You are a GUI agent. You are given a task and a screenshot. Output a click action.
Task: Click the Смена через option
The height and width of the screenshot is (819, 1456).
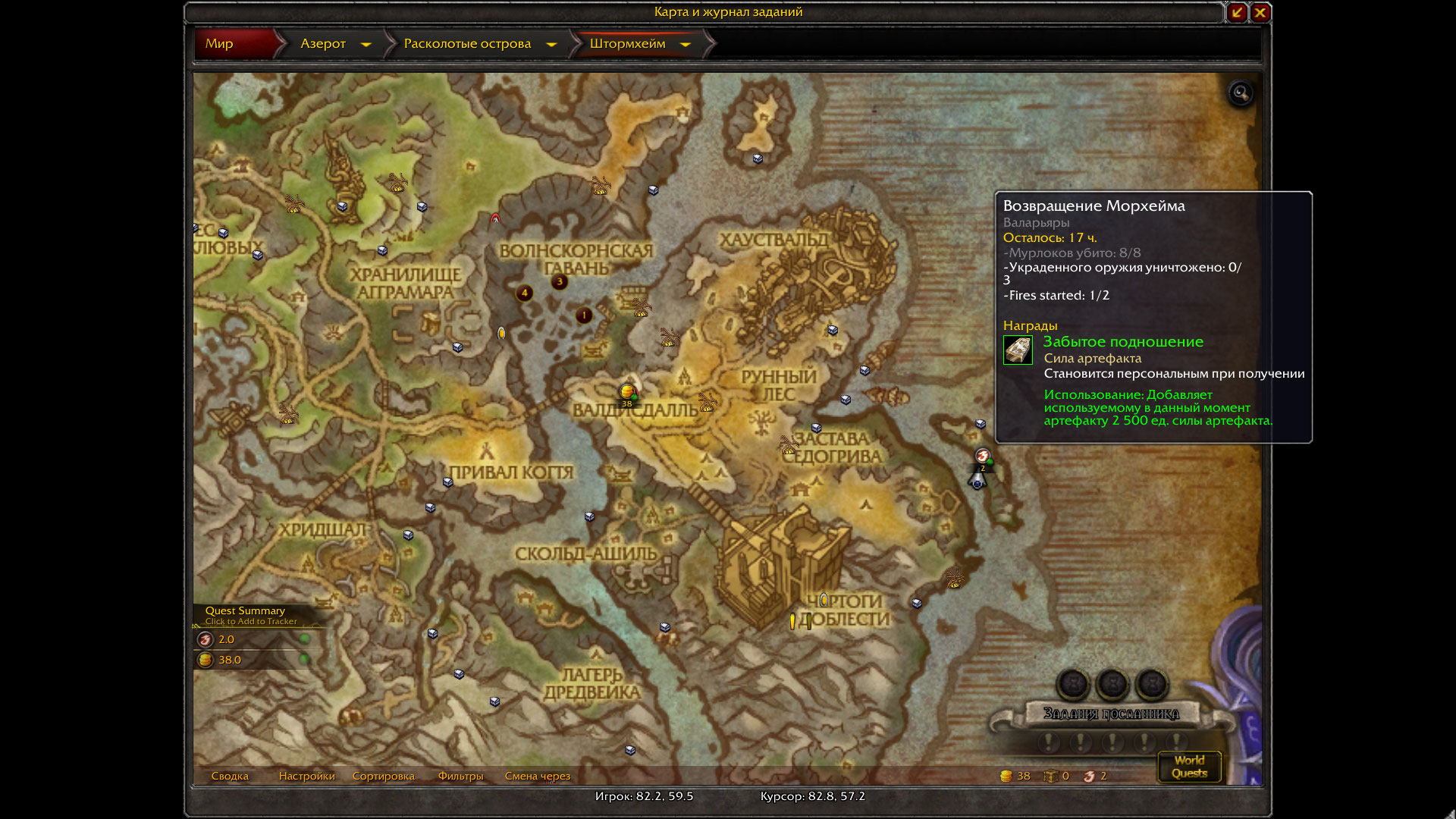537,776
